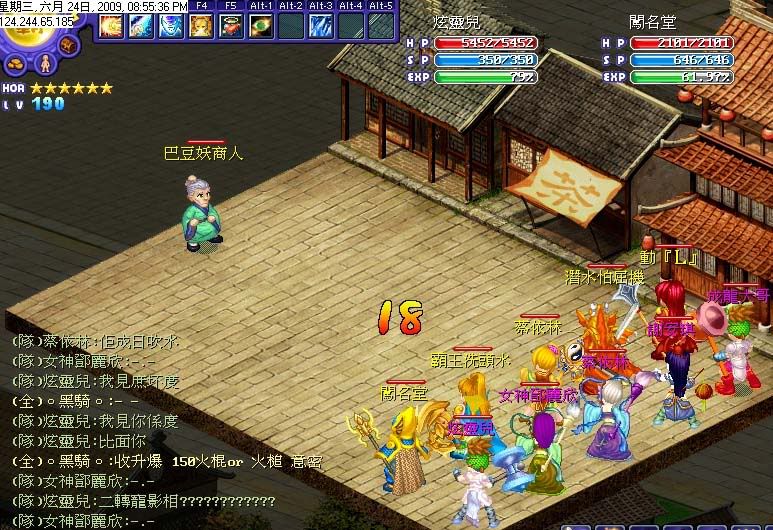Use the blue comet skill slot
Screen dimensions: 773x530
(x=140, y=26)
